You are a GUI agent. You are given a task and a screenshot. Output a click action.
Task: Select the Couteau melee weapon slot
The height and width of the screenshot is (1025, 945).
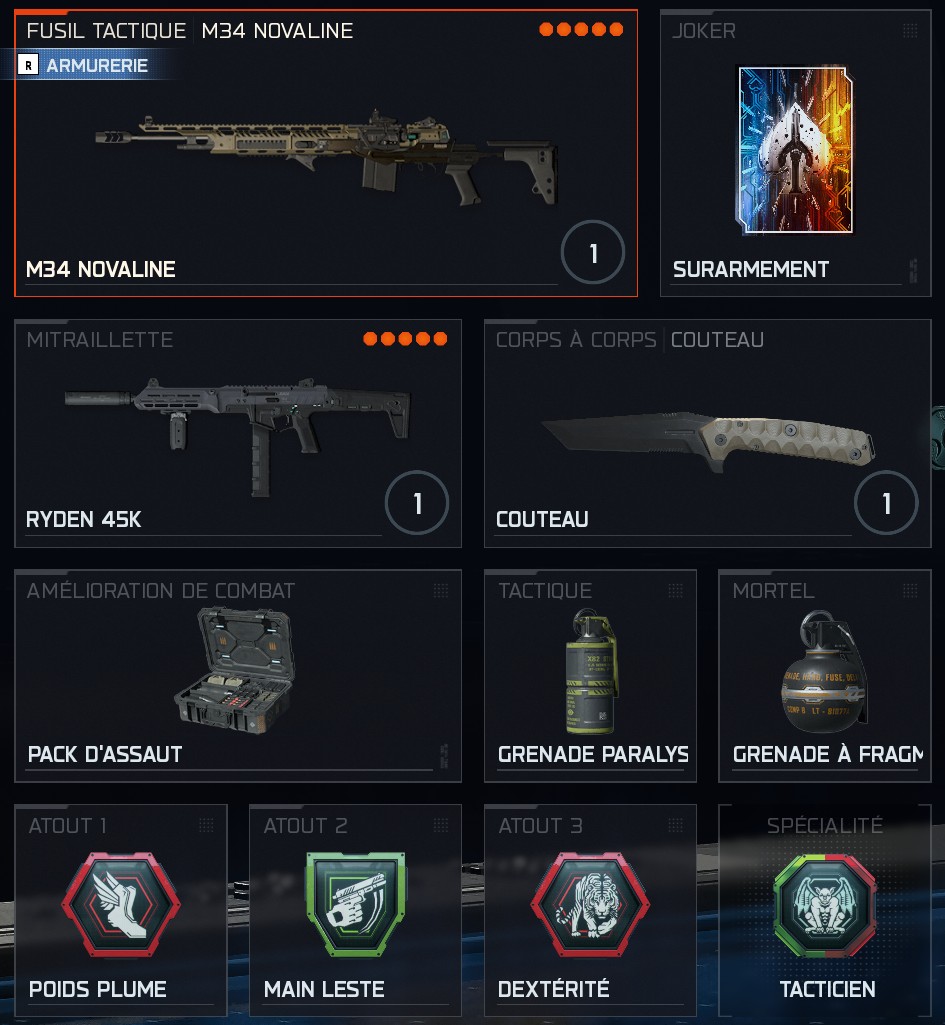[x=707, y=433]
